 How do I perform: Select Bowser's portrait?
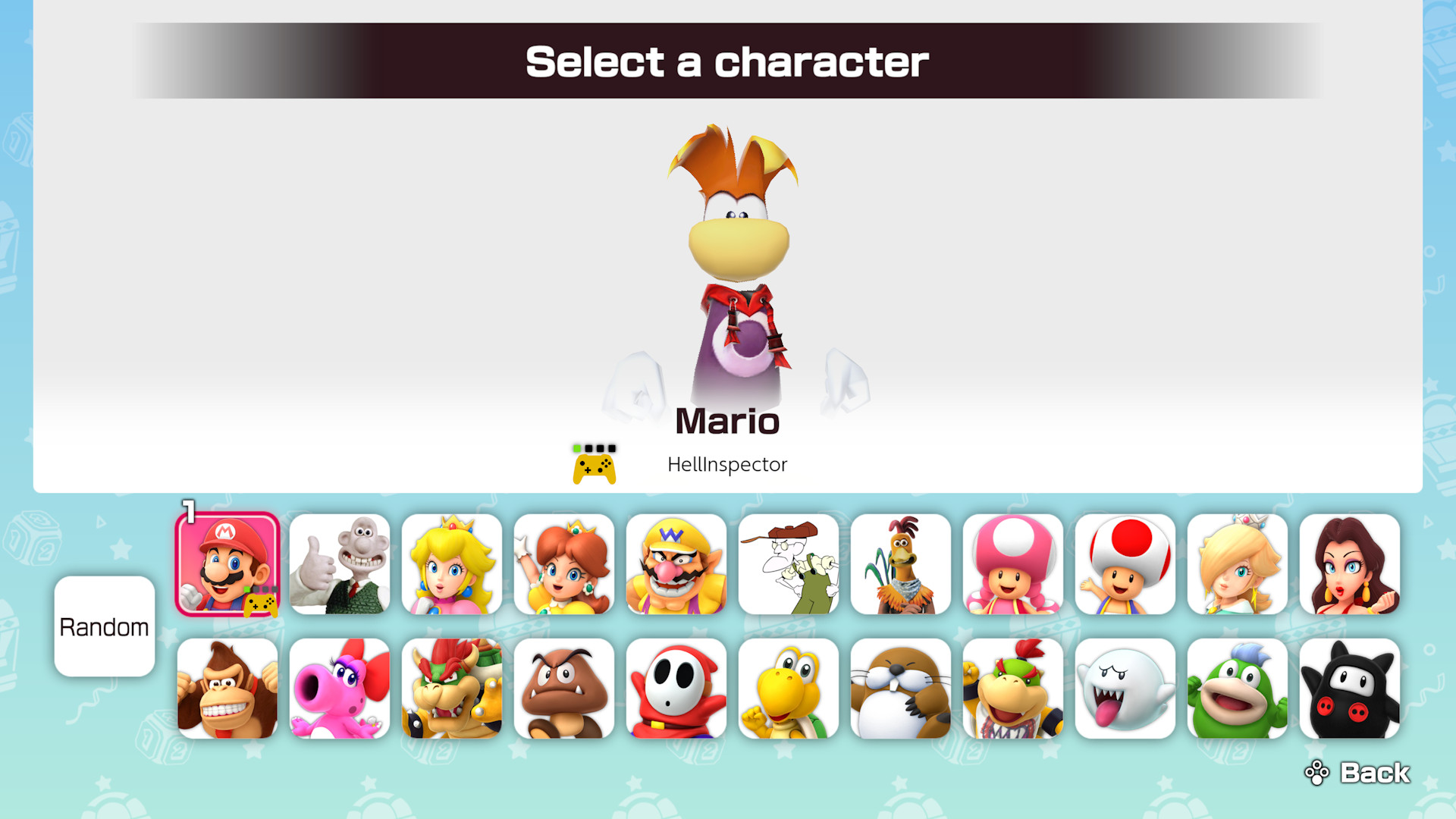(x=451, y=689)
